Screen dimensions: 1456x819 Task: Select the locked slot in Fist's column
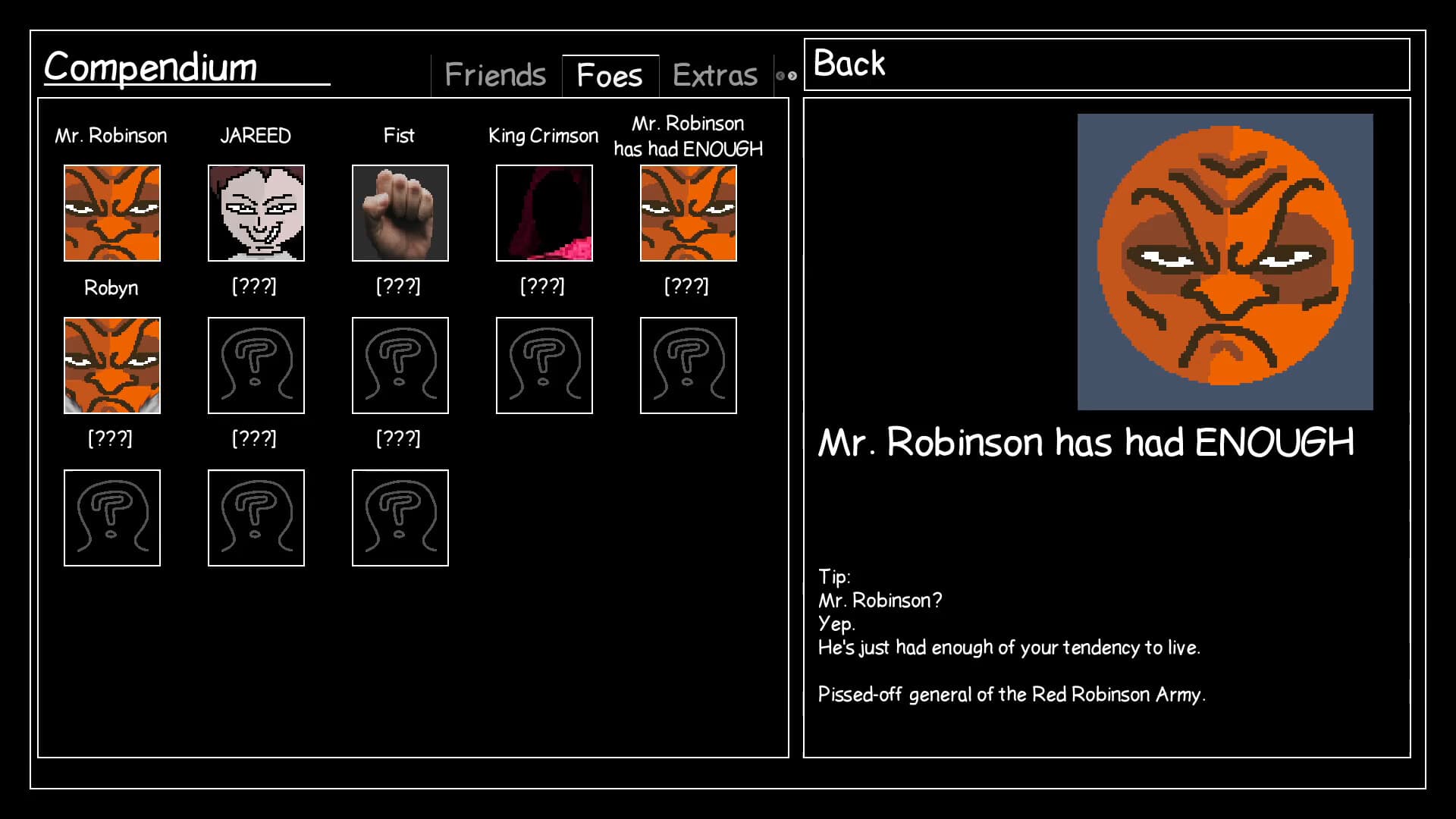pos(400,366)
